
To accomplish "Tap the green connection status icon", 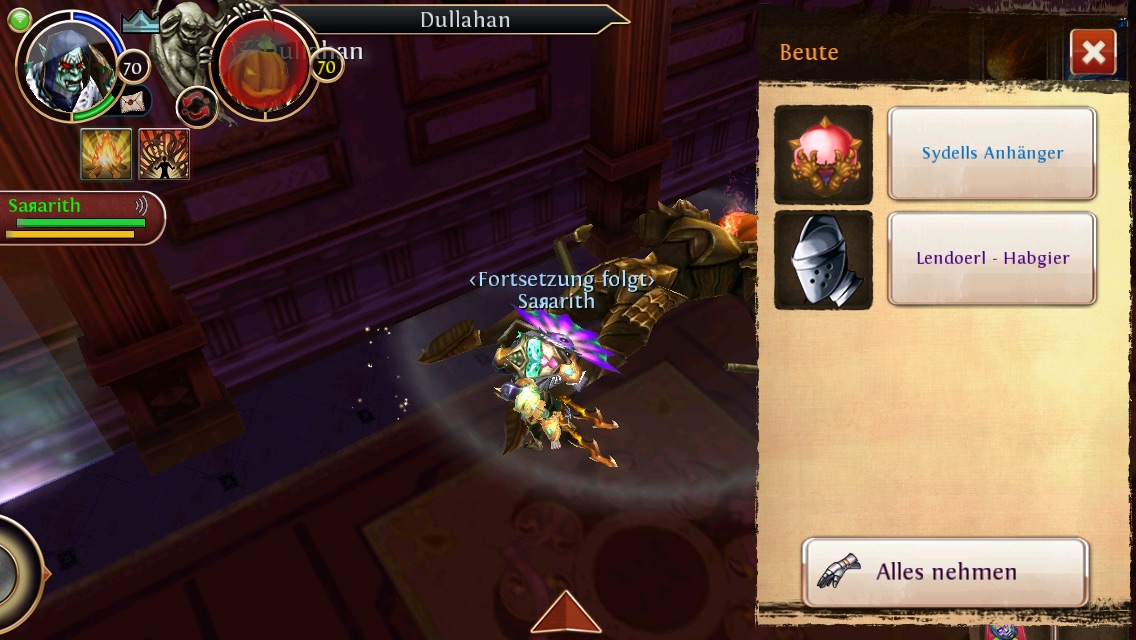I will (x=20, y=19).
